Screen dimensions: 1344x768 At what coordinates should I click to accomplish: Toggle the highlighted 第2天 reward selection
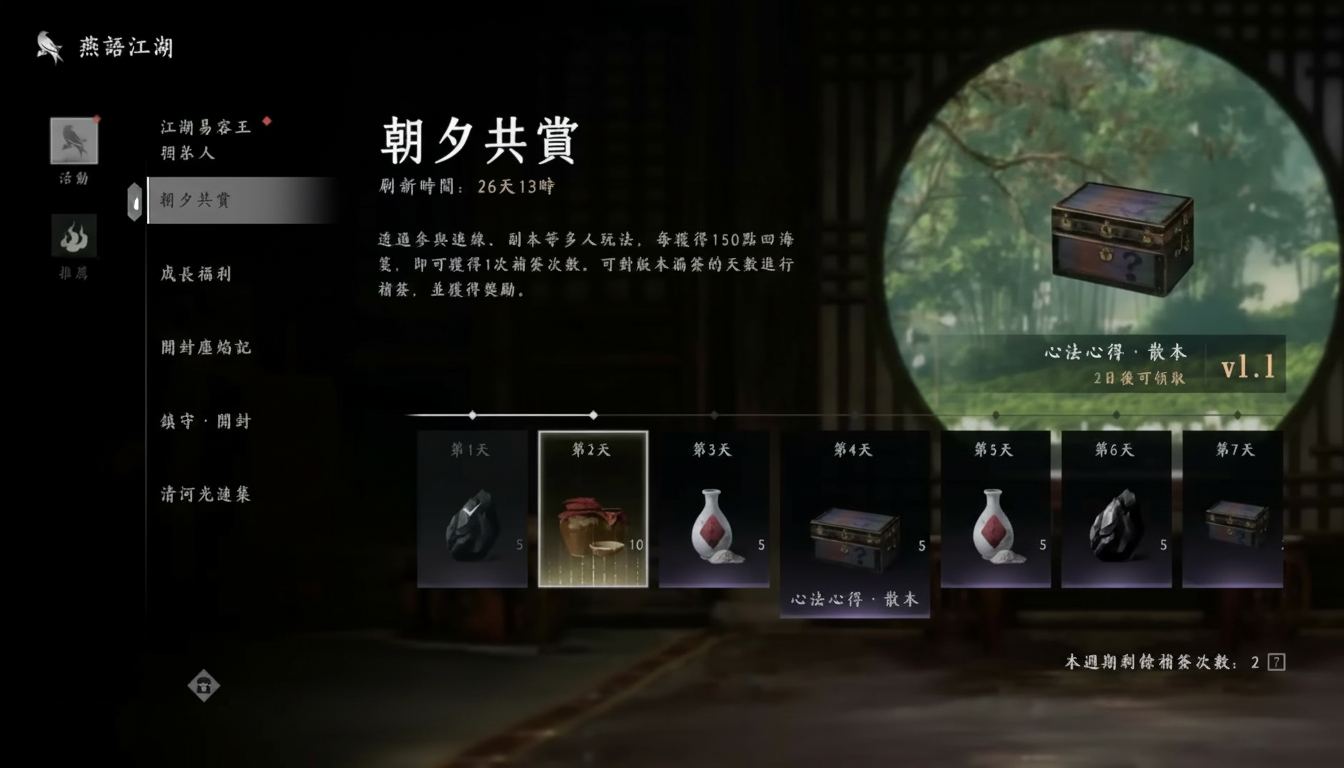(593, 510)
